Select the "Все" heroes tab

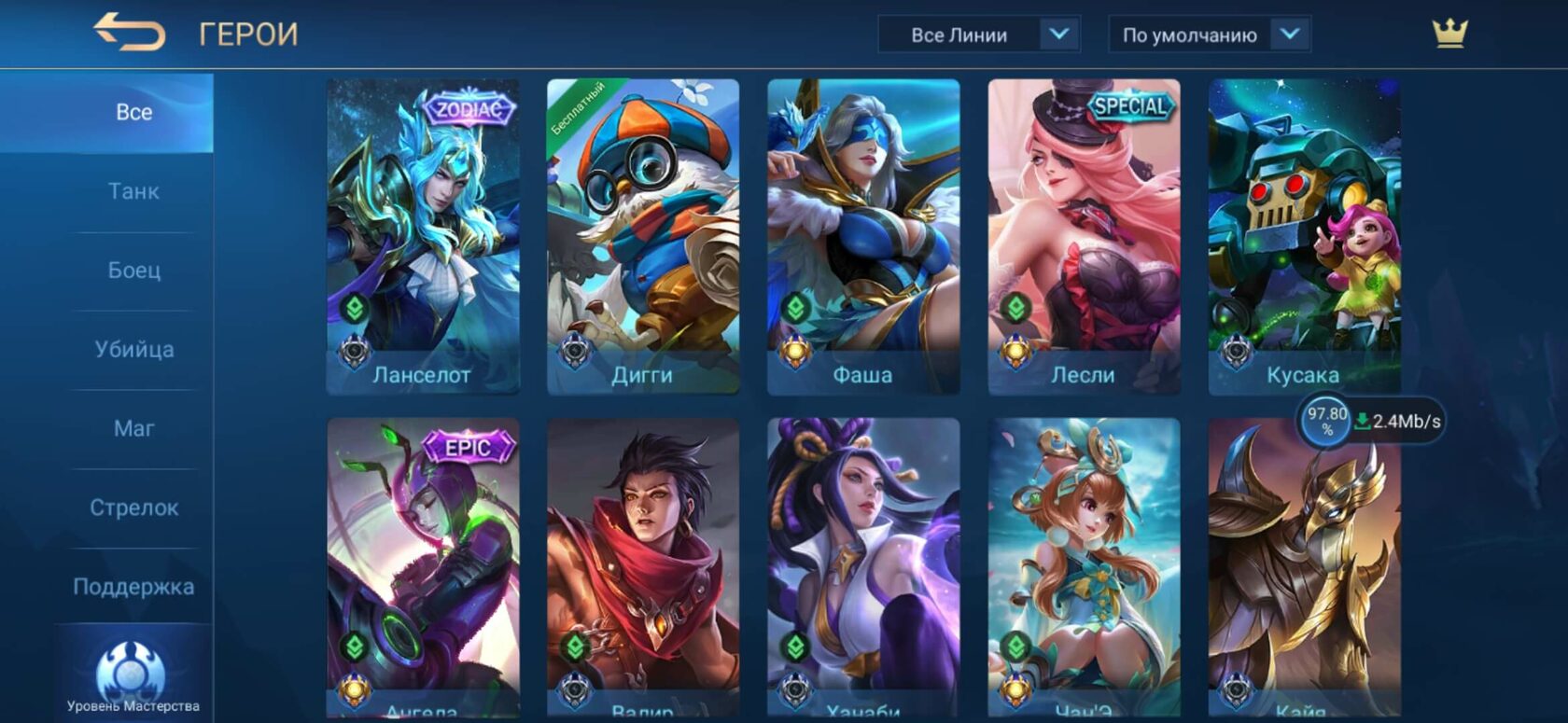133,112
